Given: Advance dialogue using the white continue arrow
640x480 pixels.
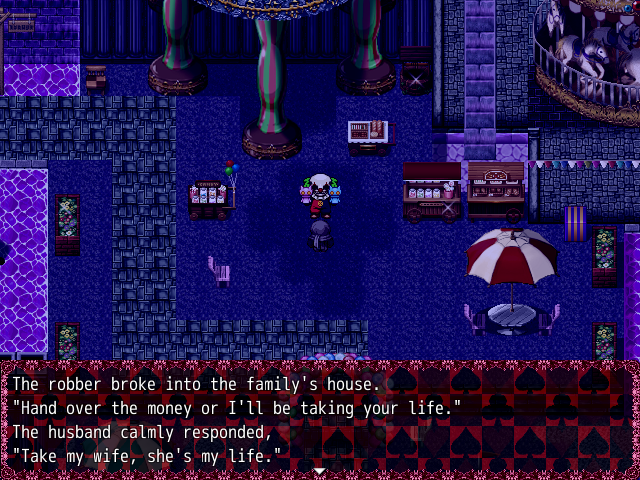Looking at the screenshot, I should [x=319, y=470].
